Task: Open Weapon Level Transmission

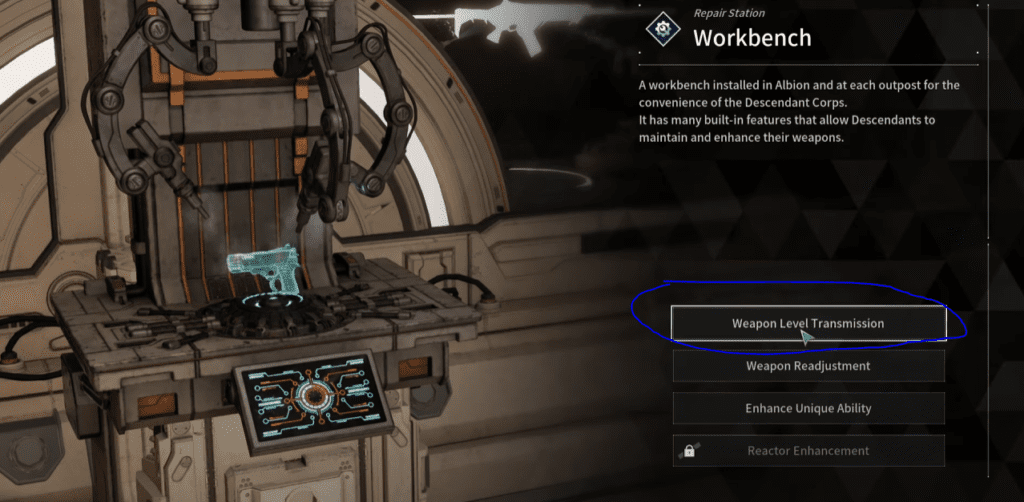Action: click(808, 323)
